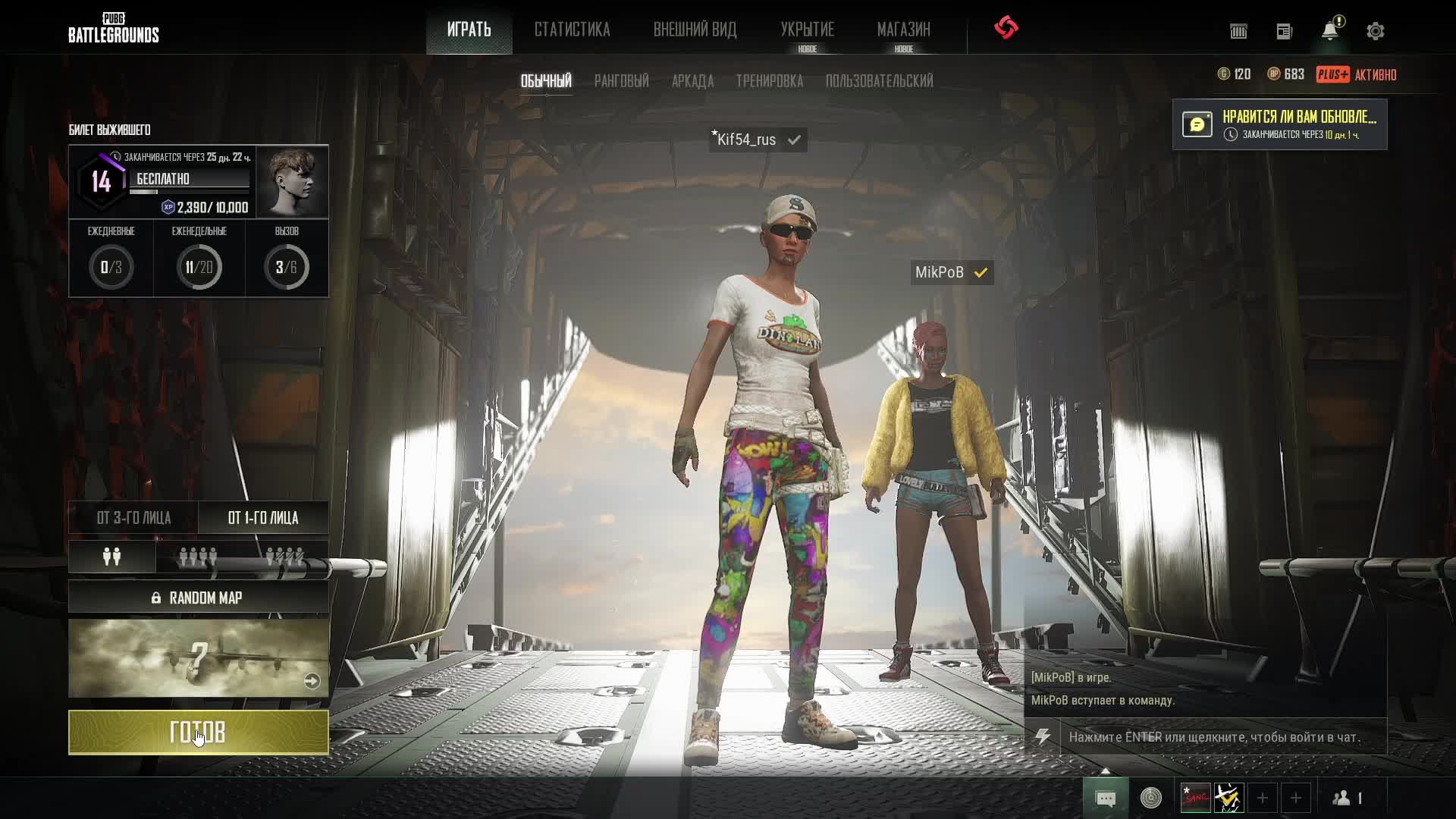Open the chat bubble icon on bottom bar
This screenshot has width=1456, height=819.
(1106, 797)
